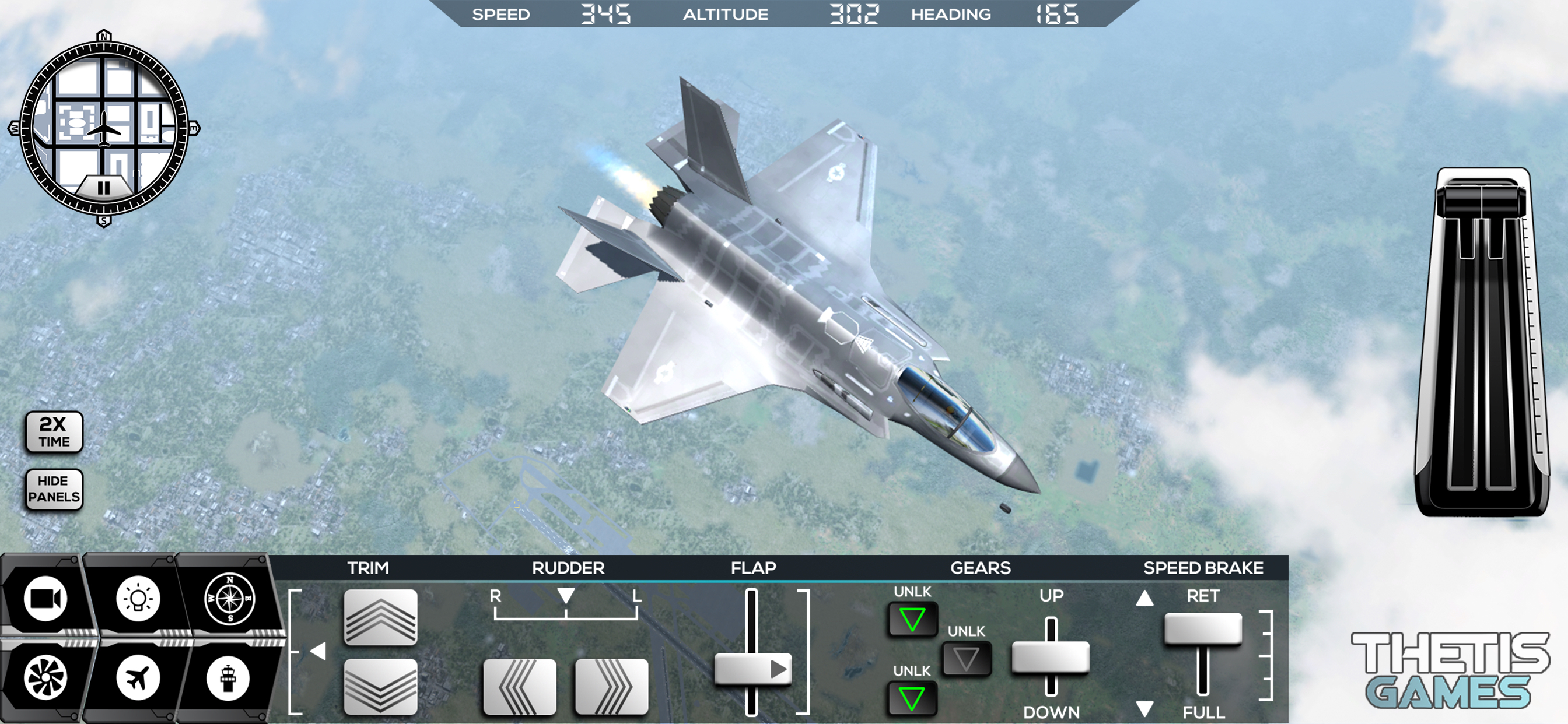1568x724 pixels.
Task: Toggle the 2X TIME speed button
Action: (54, 432)
